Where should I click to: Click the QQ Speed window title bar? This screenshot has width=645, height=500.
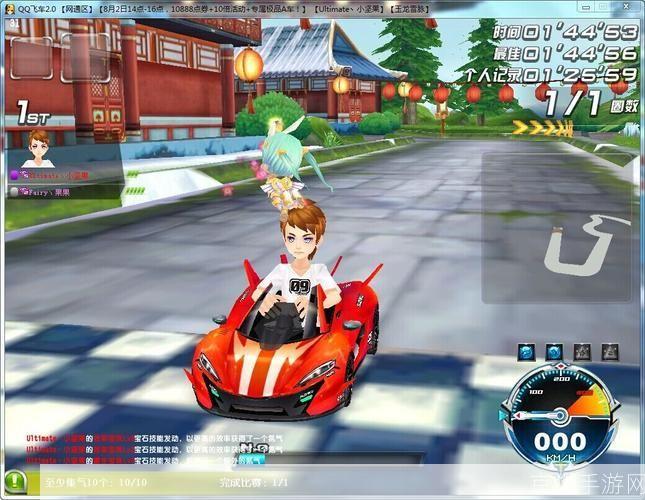tap(300, 7)
